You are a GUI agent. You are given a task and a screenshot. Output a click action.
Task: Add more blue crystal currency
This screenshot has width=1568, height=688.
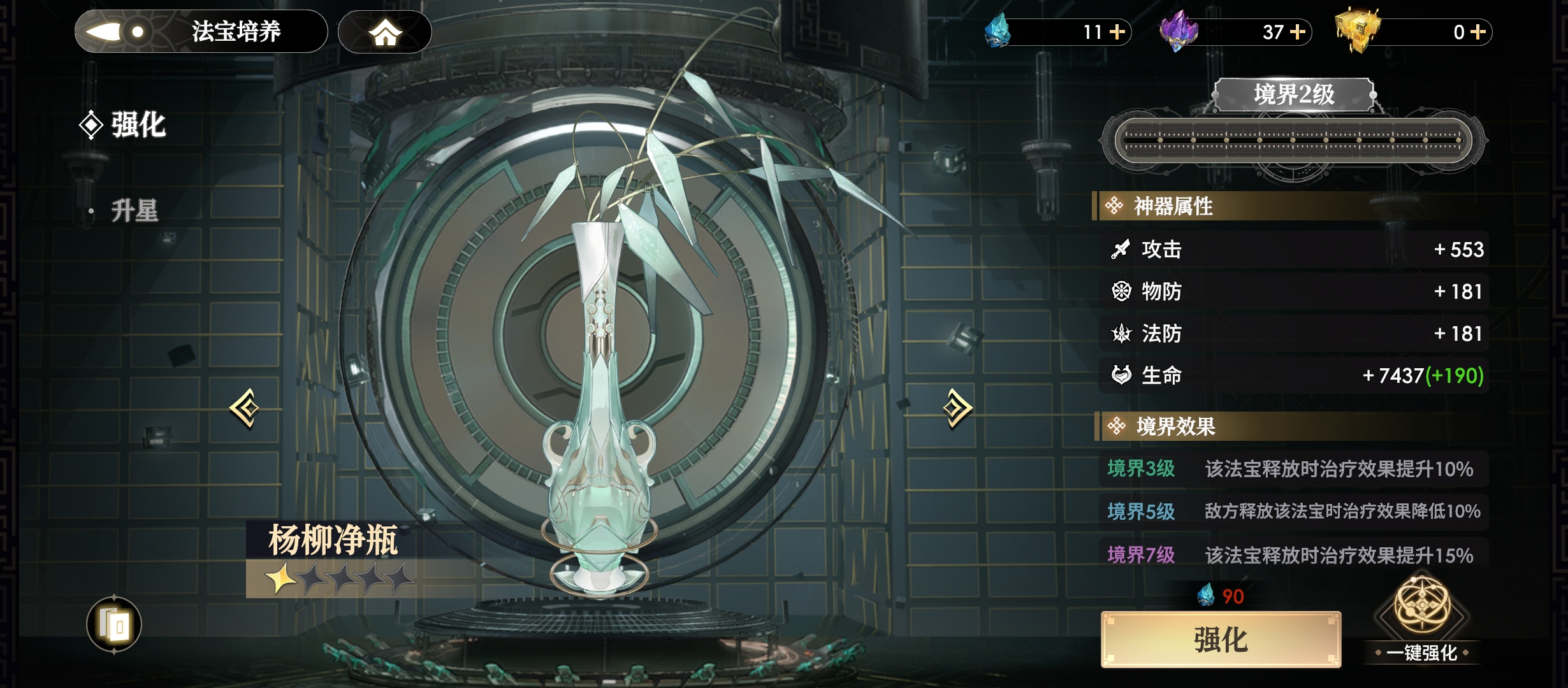point(1117,32)
